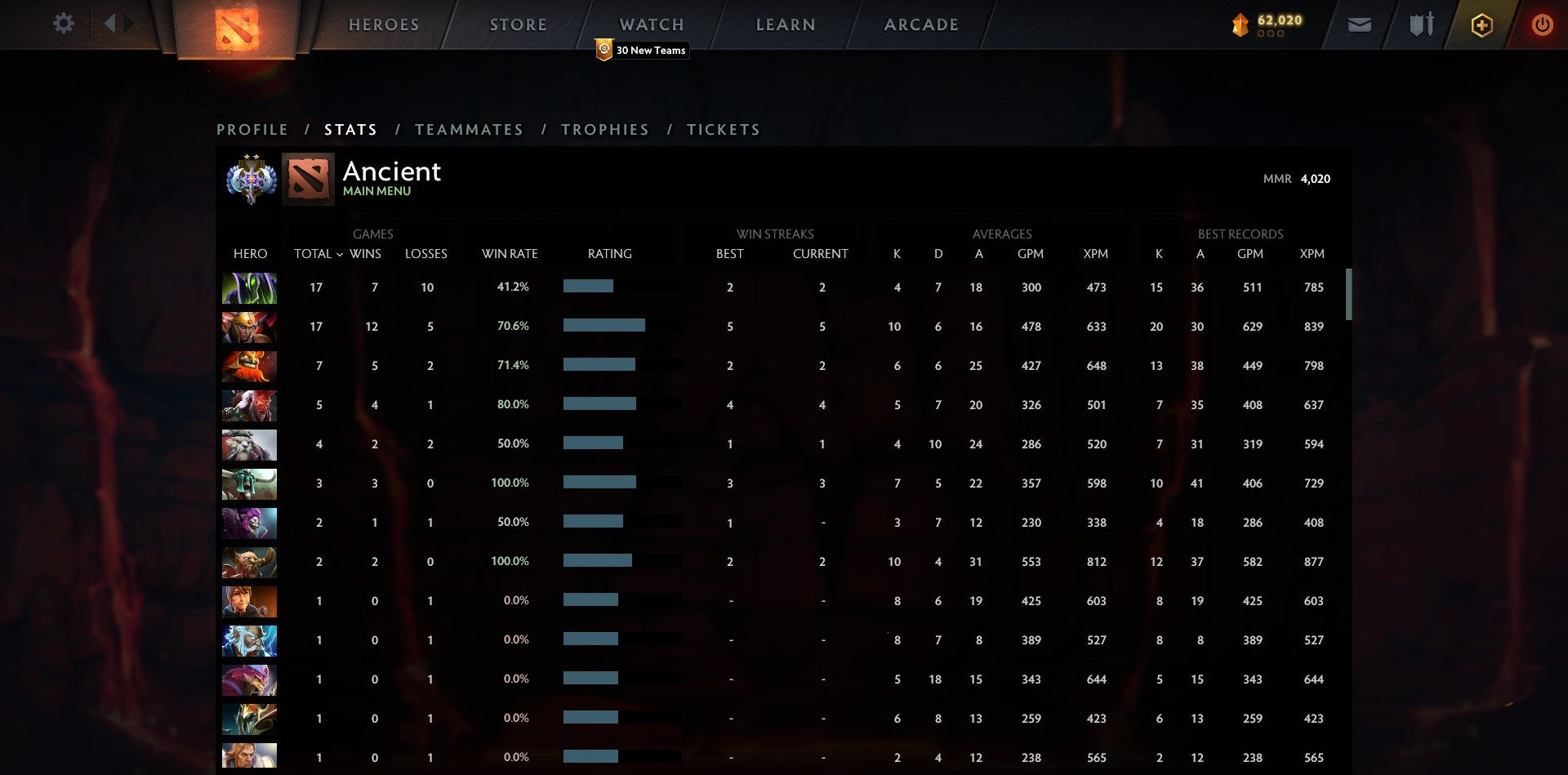
Task: Open the WATCH menu
Action: click(x=651, y=24)
